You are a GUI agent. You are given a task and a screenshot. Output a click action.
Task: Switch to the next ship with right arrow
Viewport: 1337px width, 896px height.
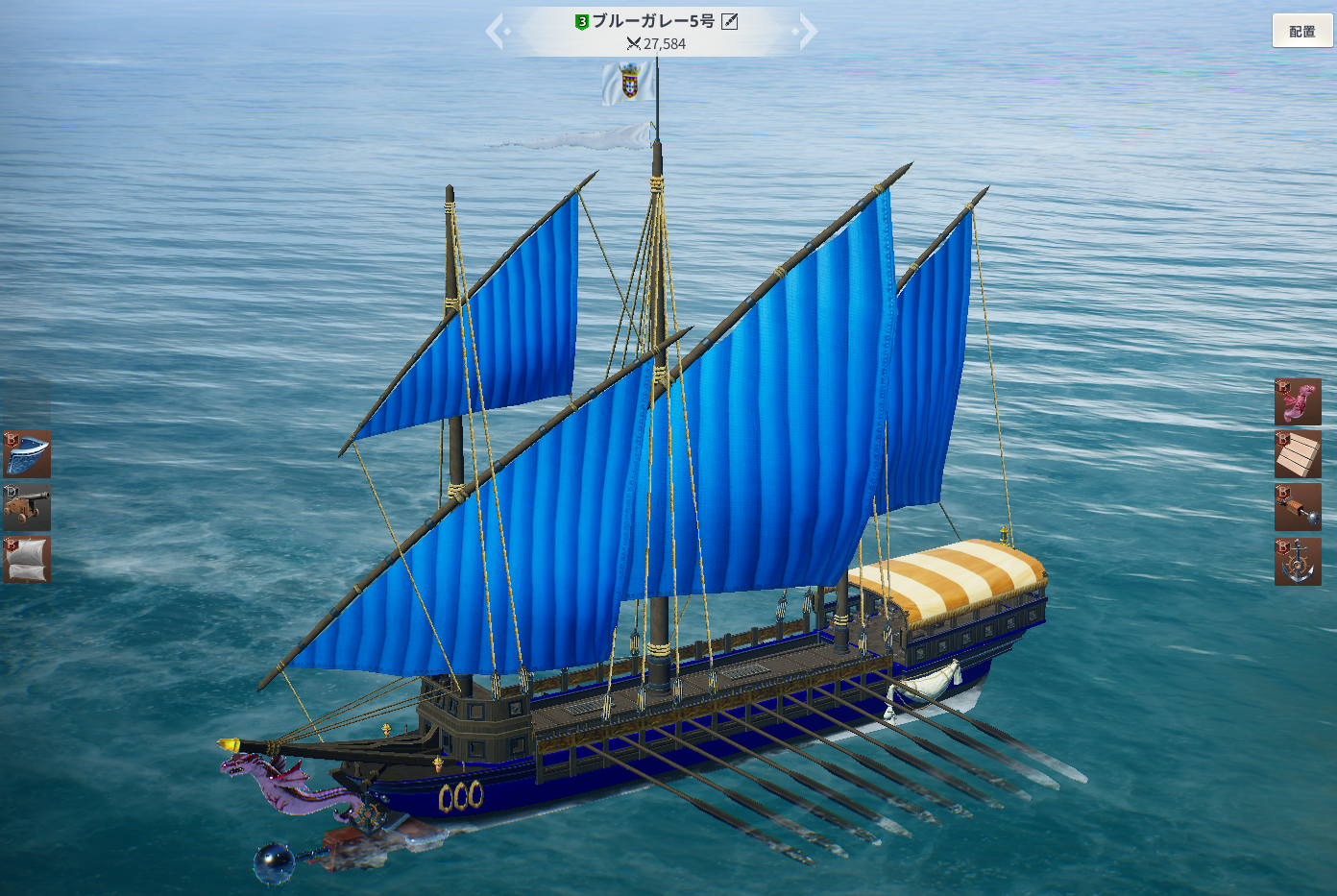(x=808, y=31)
